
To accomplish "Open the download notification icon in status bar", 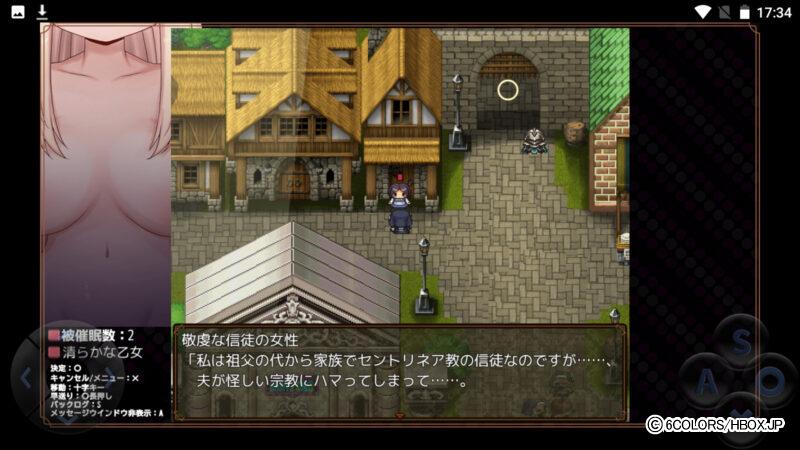I will tap(42, 12).
